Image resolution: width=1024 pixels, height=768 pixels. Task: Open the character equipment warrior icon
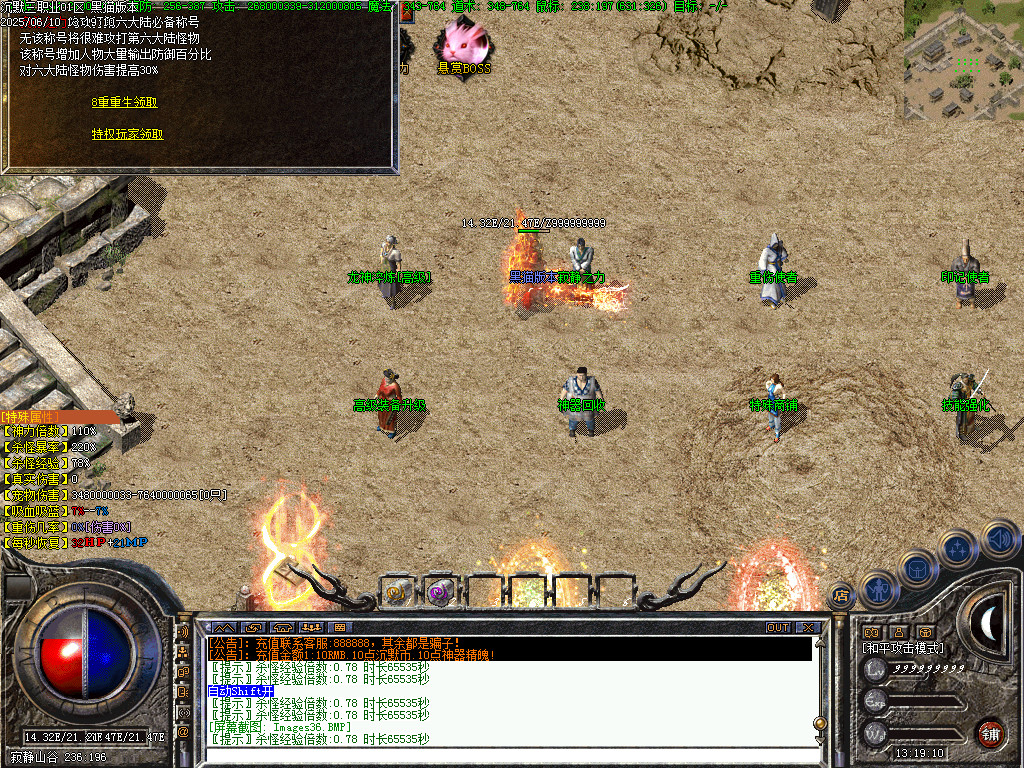point(877,588)
